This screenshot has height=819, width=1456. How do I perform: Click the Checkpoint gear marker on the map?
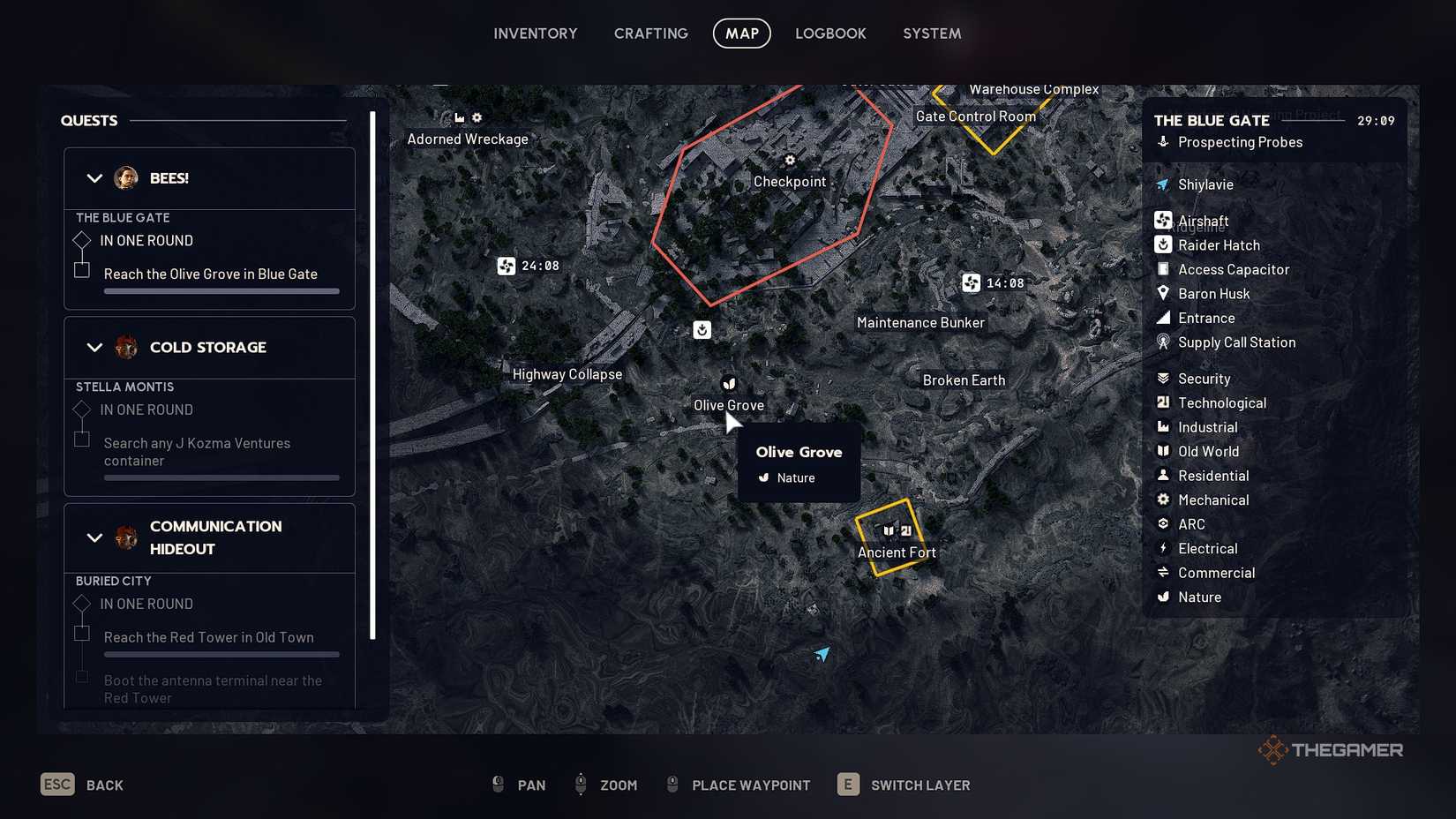789,160
